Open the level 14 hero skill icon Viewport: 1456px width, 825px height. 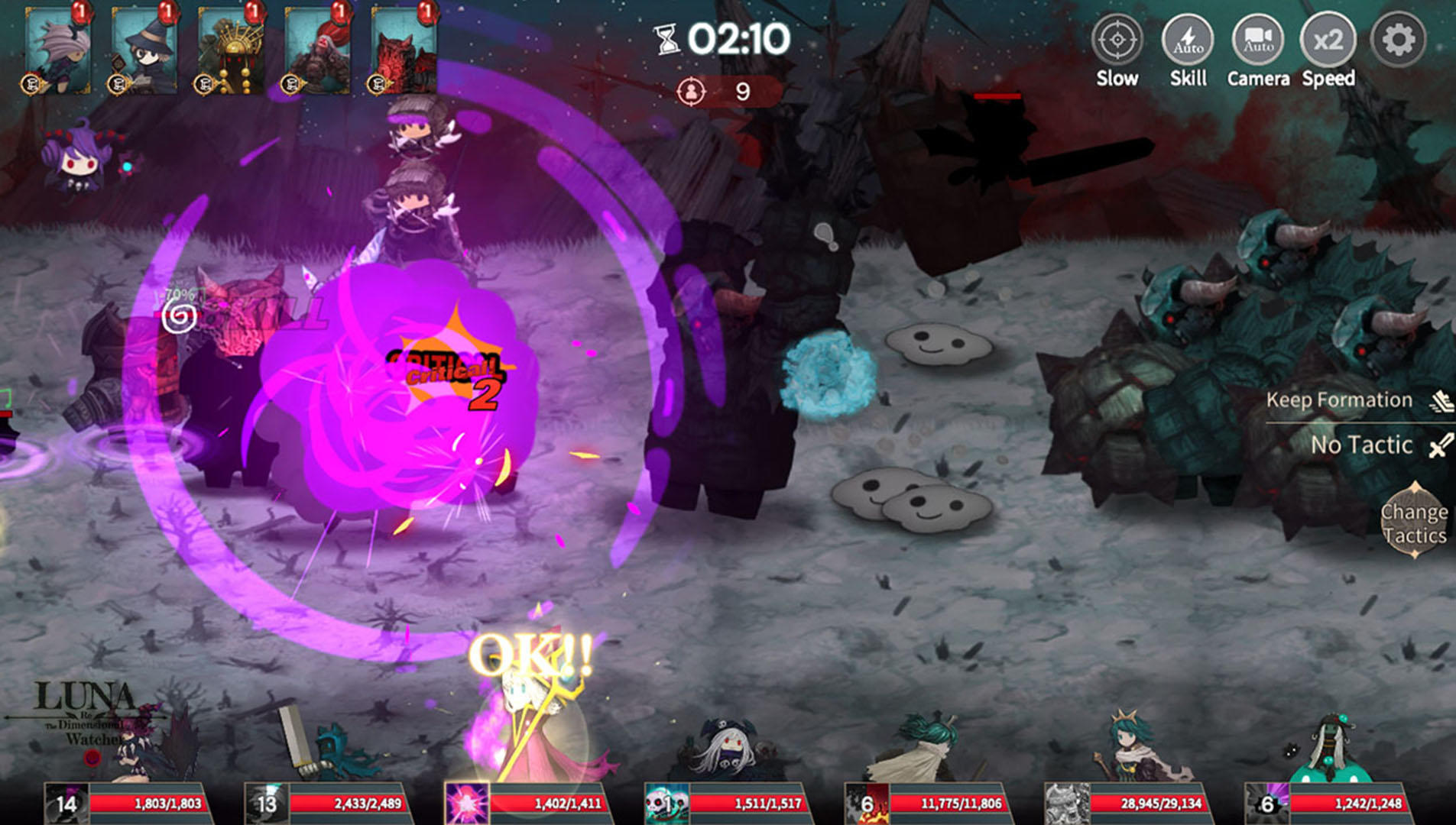(x=67, y=803)
